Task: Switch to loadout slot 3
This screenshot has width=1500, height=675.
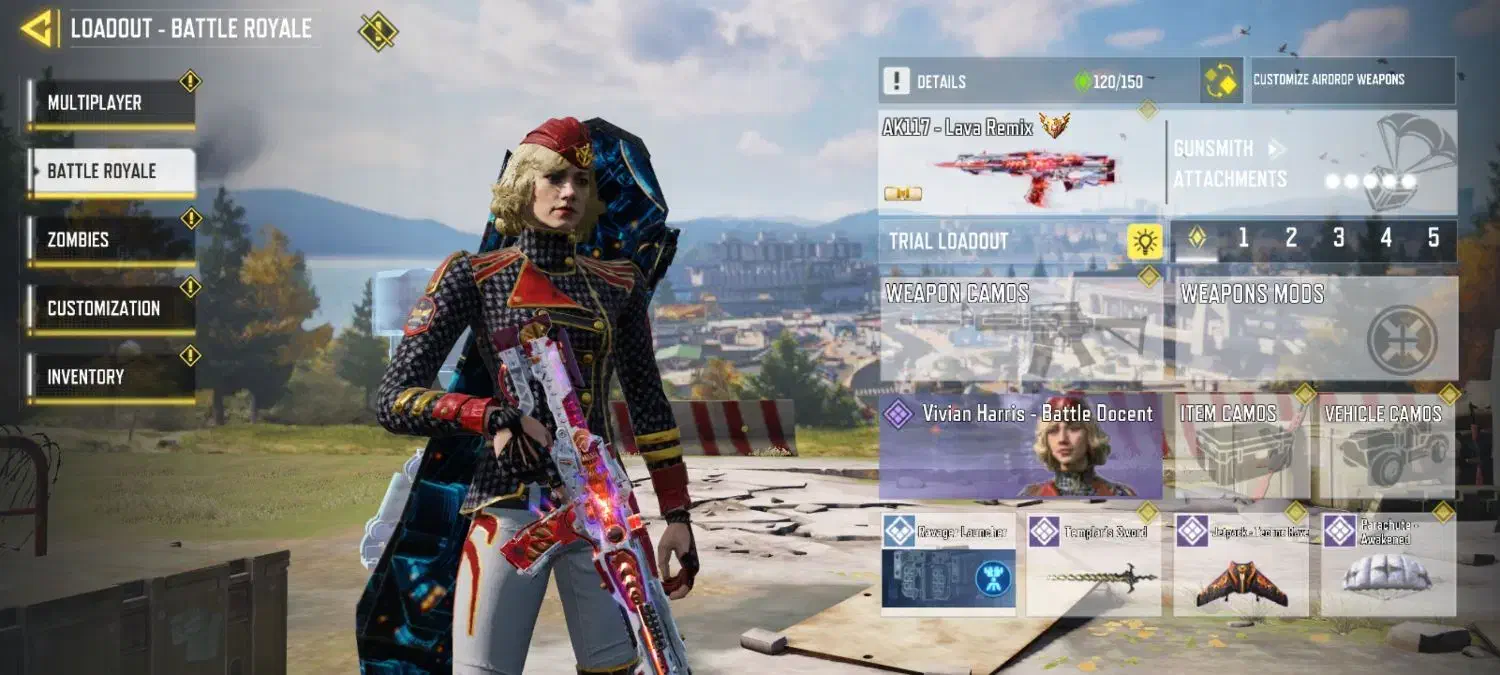Action: (1338, 240)
